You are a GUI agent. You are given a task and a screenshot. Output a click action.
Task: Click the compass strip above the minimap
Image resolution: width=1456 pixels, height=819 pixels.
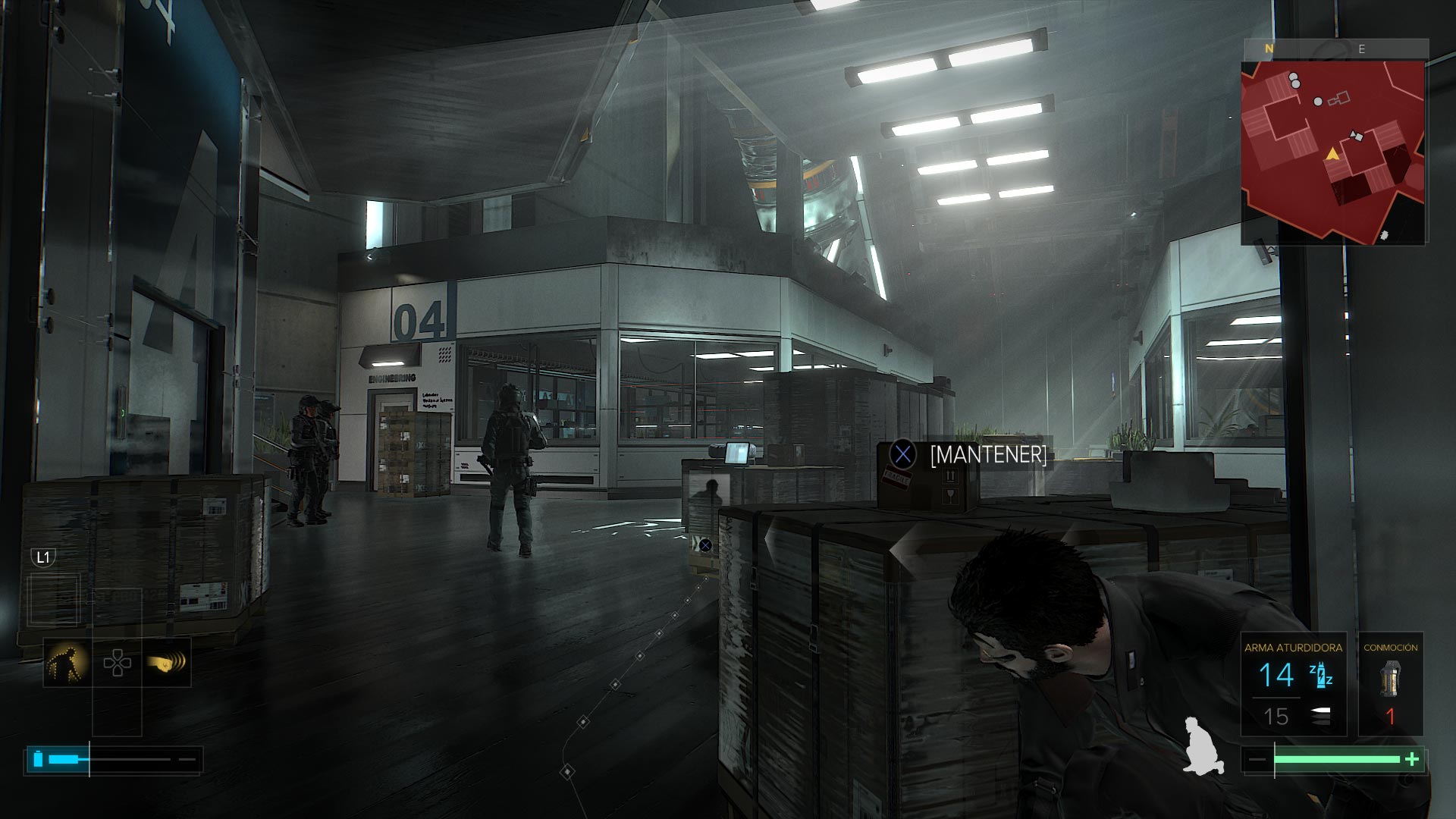[1335, 49]
